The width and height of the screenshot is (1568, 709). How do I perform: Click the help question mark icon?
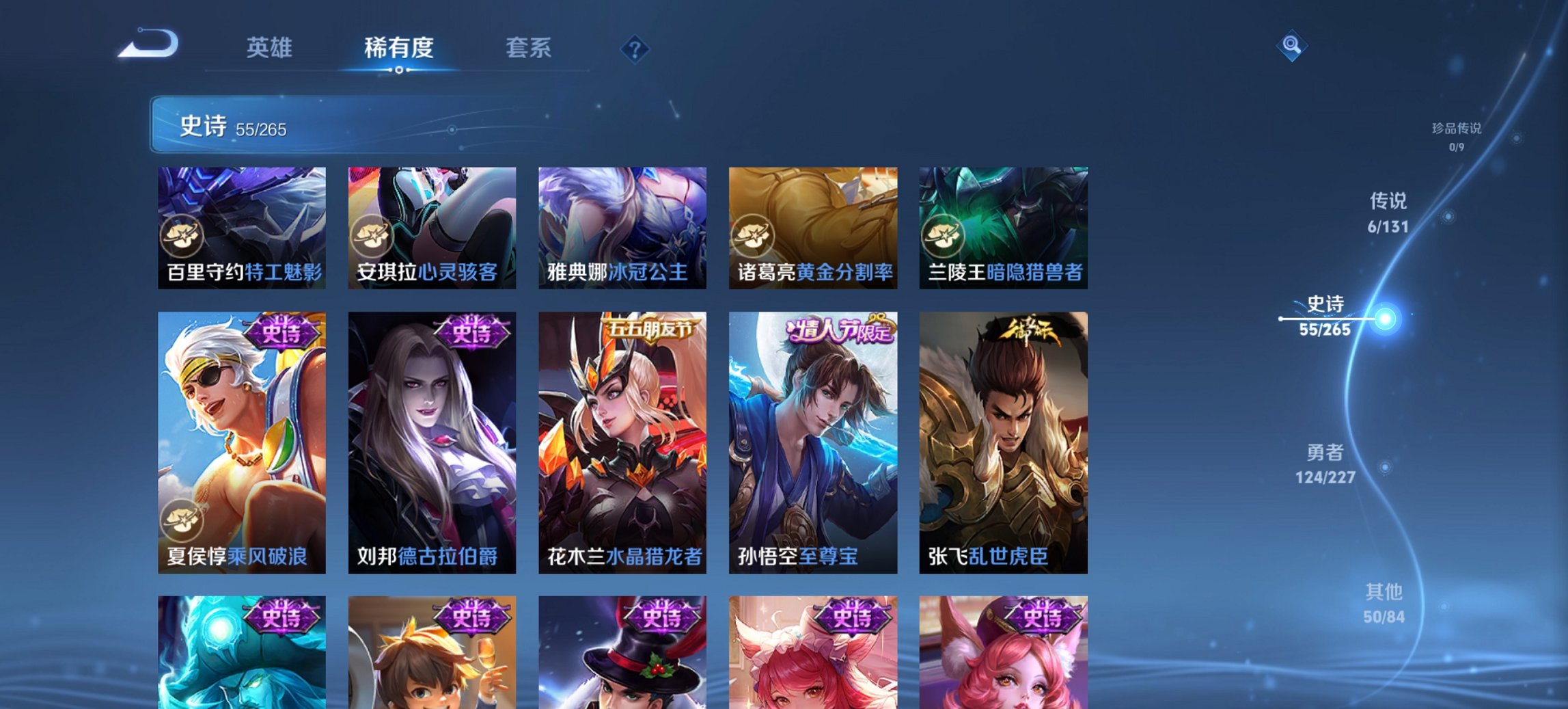634,48
